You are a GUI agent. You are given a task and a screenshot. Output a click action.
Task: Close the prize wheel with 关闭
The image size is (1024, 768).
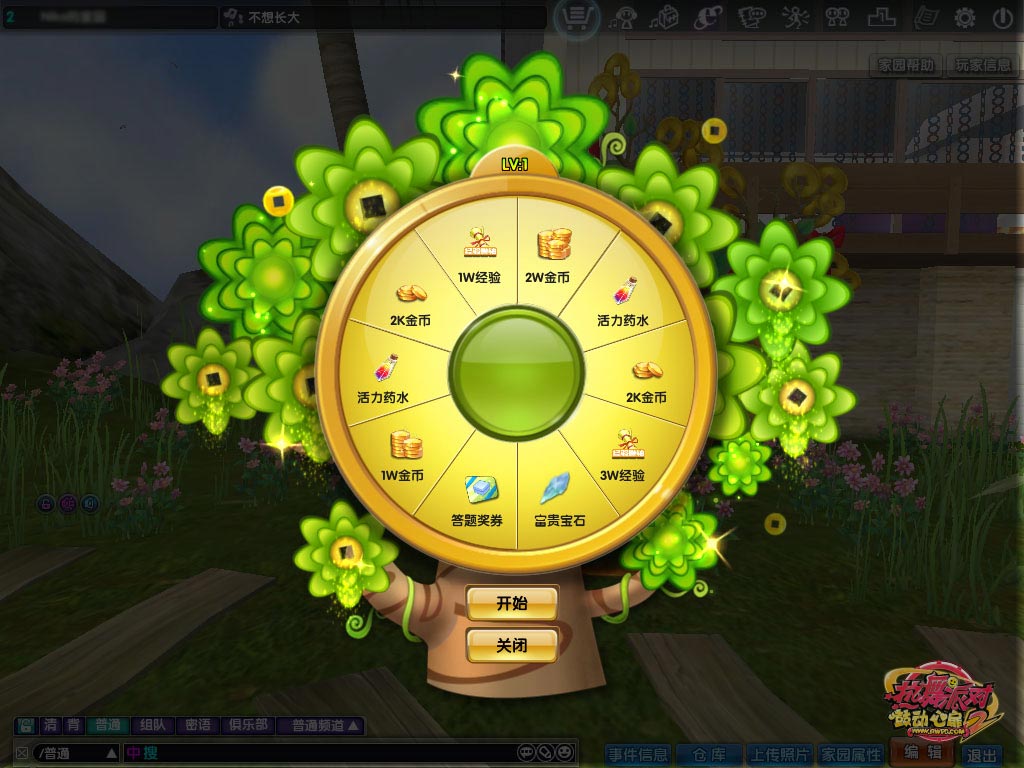(x=511, y=645)
